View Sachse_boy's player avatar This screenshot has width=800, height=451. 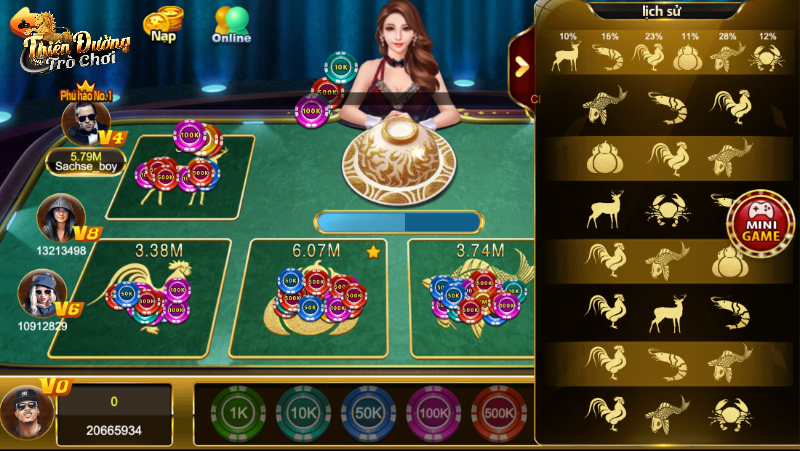point(84,123)
